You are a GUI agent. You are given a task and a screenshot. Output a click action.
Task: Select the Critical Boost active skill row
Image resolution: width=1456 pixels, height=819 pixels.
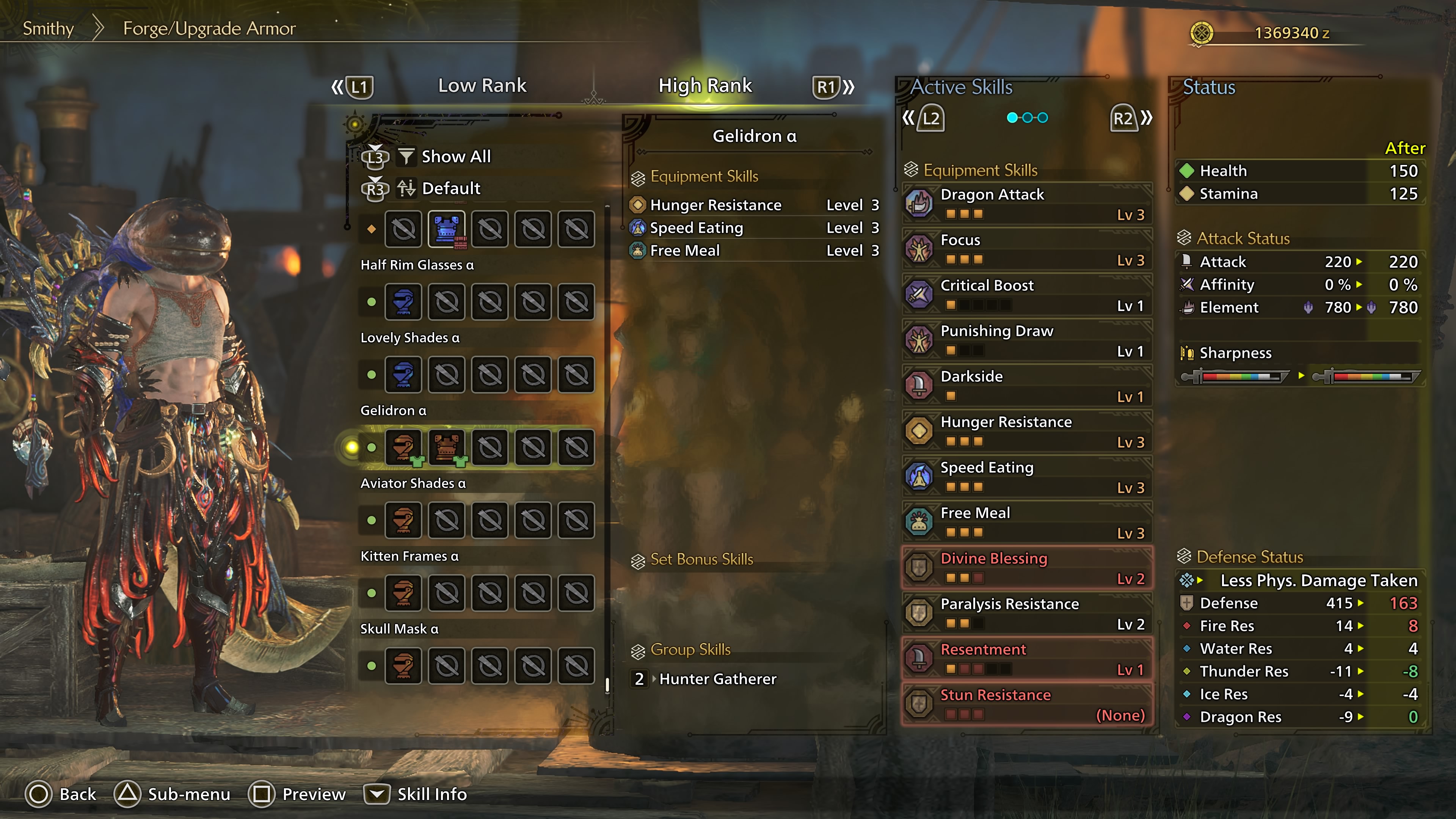pos(1026,295)
